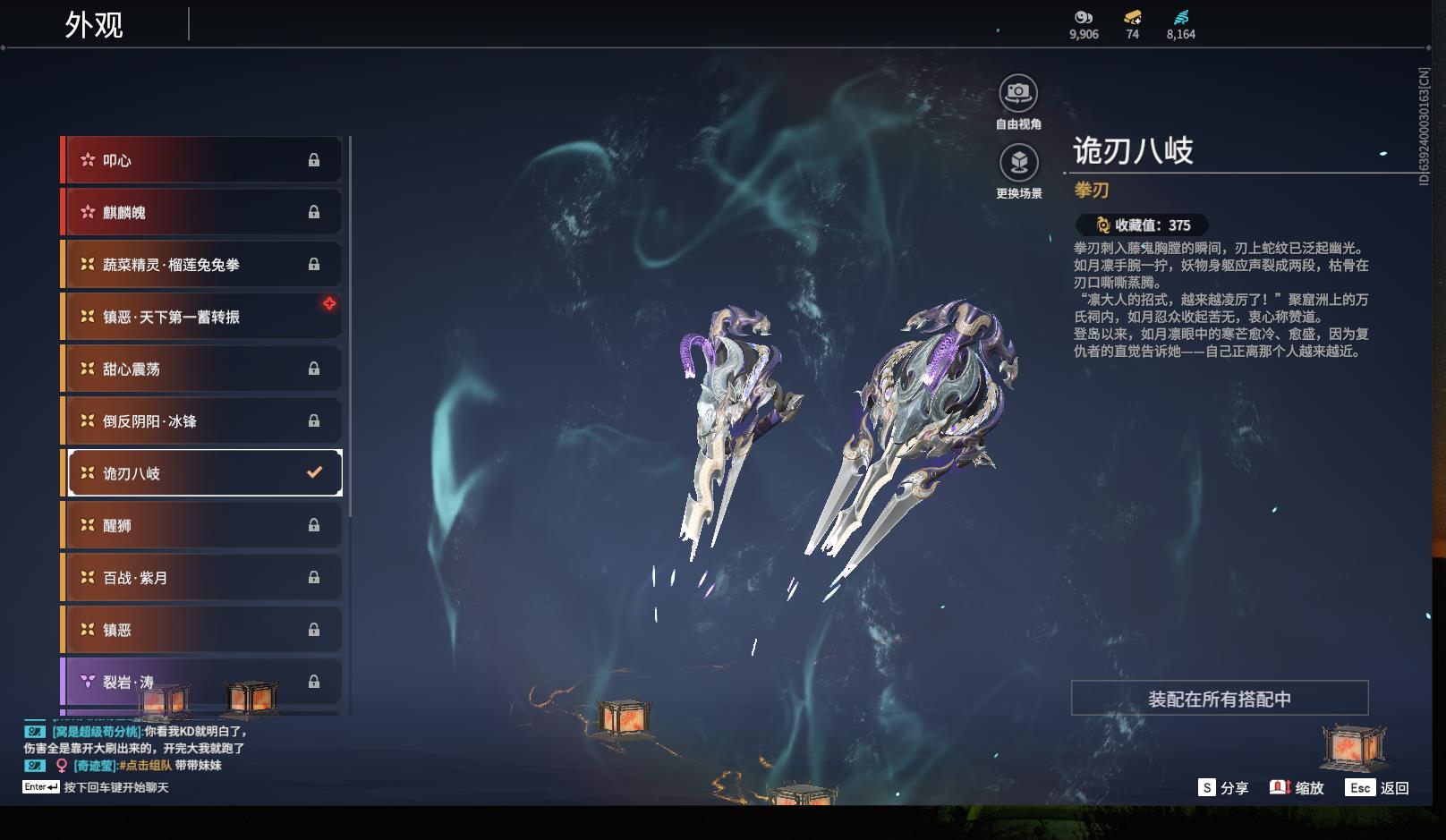Choose the 百战·紫月 skin
This screenshot has height=840, width=1446.
pos(201,578)
